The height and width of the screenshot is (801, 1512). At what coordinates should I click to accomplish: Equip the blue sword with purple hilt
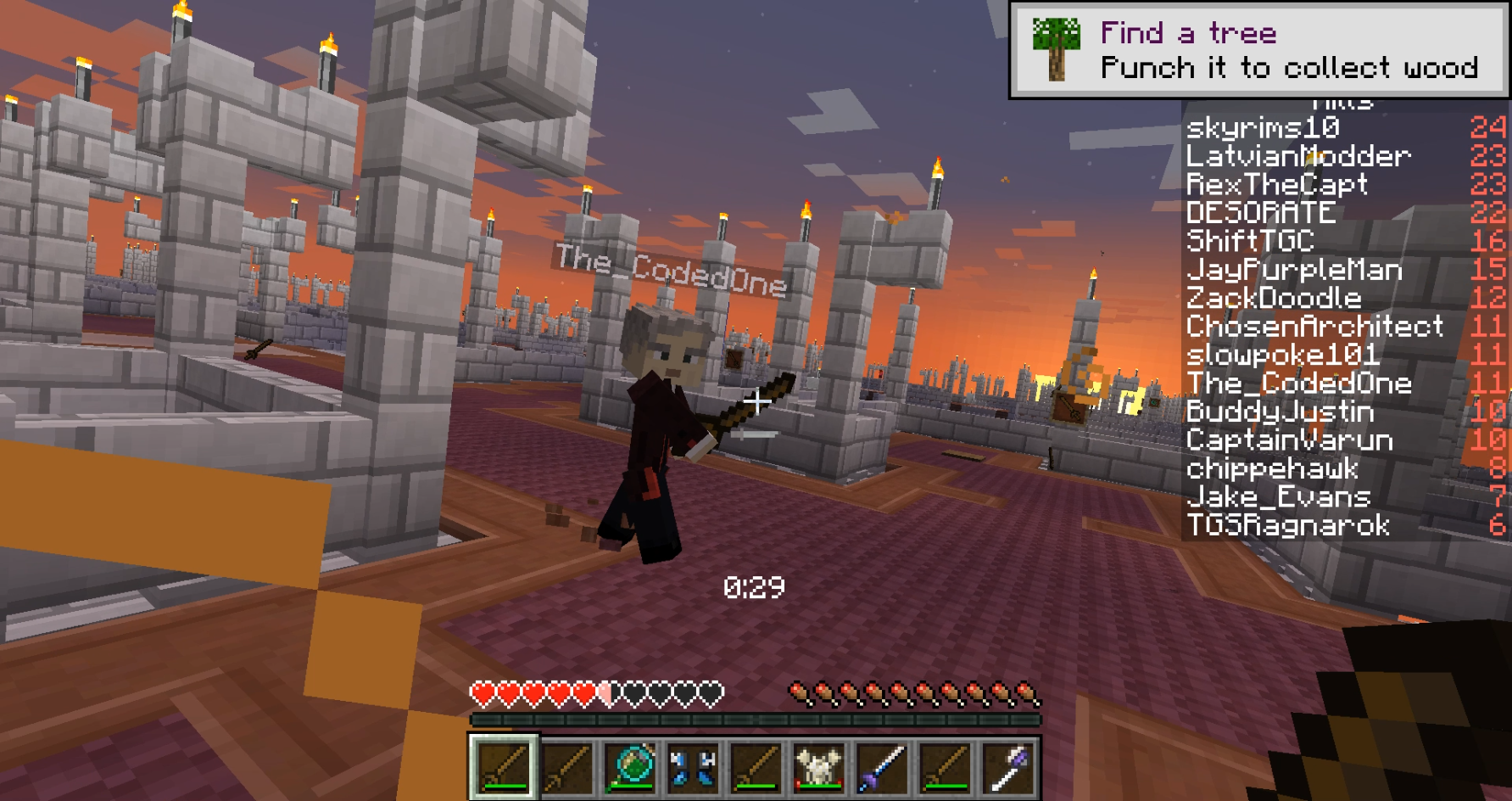tap(881, 766)
